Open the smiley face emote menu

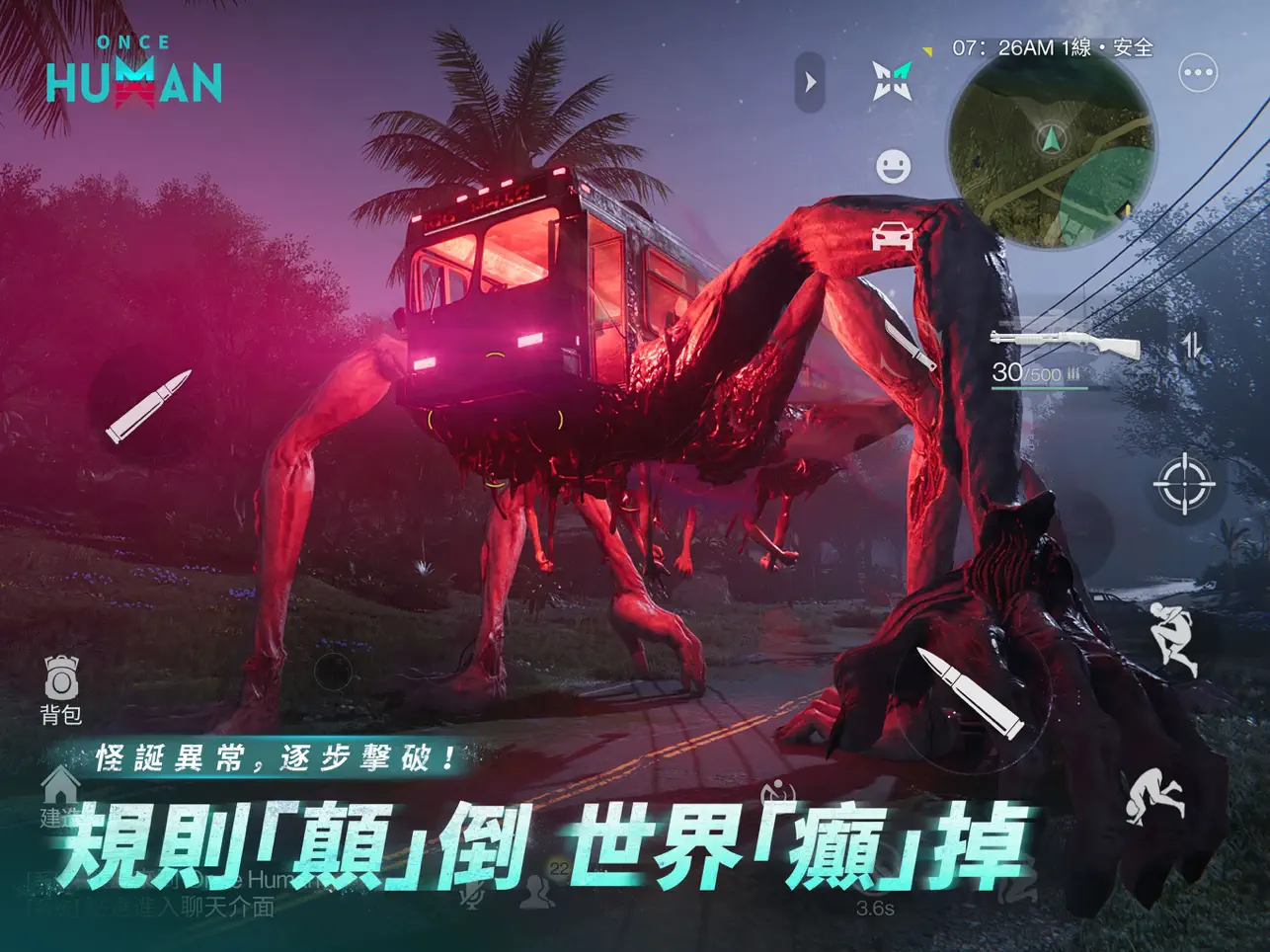893,166
